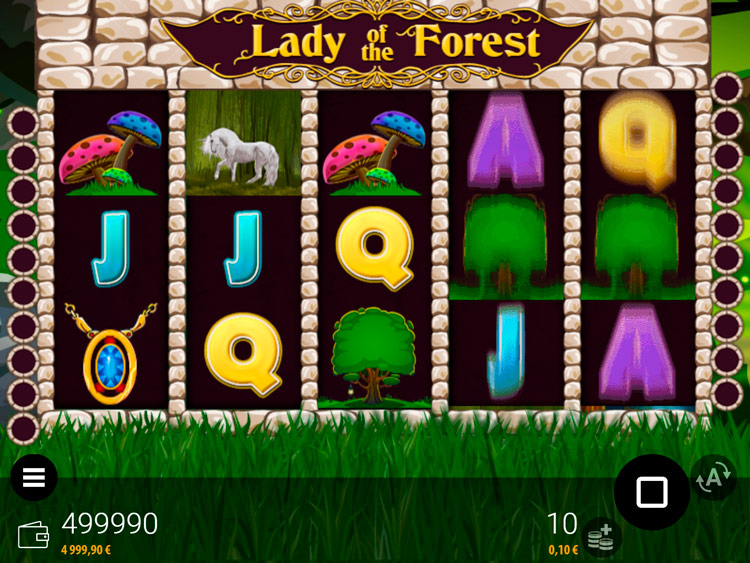Open the bet coin stack settings

pos(601,537)
